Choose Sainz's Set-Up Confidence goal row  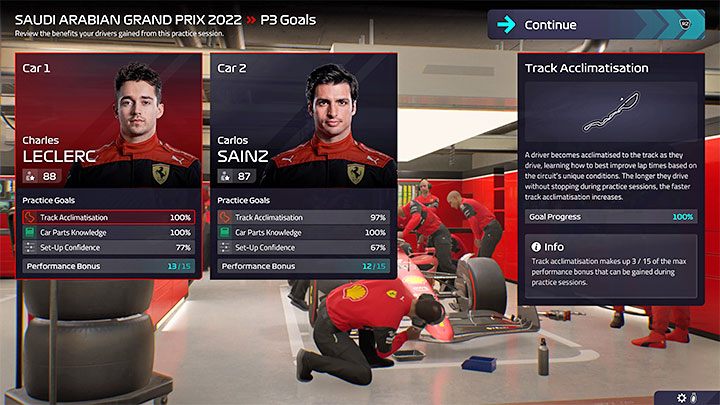(x=304, y=246)
